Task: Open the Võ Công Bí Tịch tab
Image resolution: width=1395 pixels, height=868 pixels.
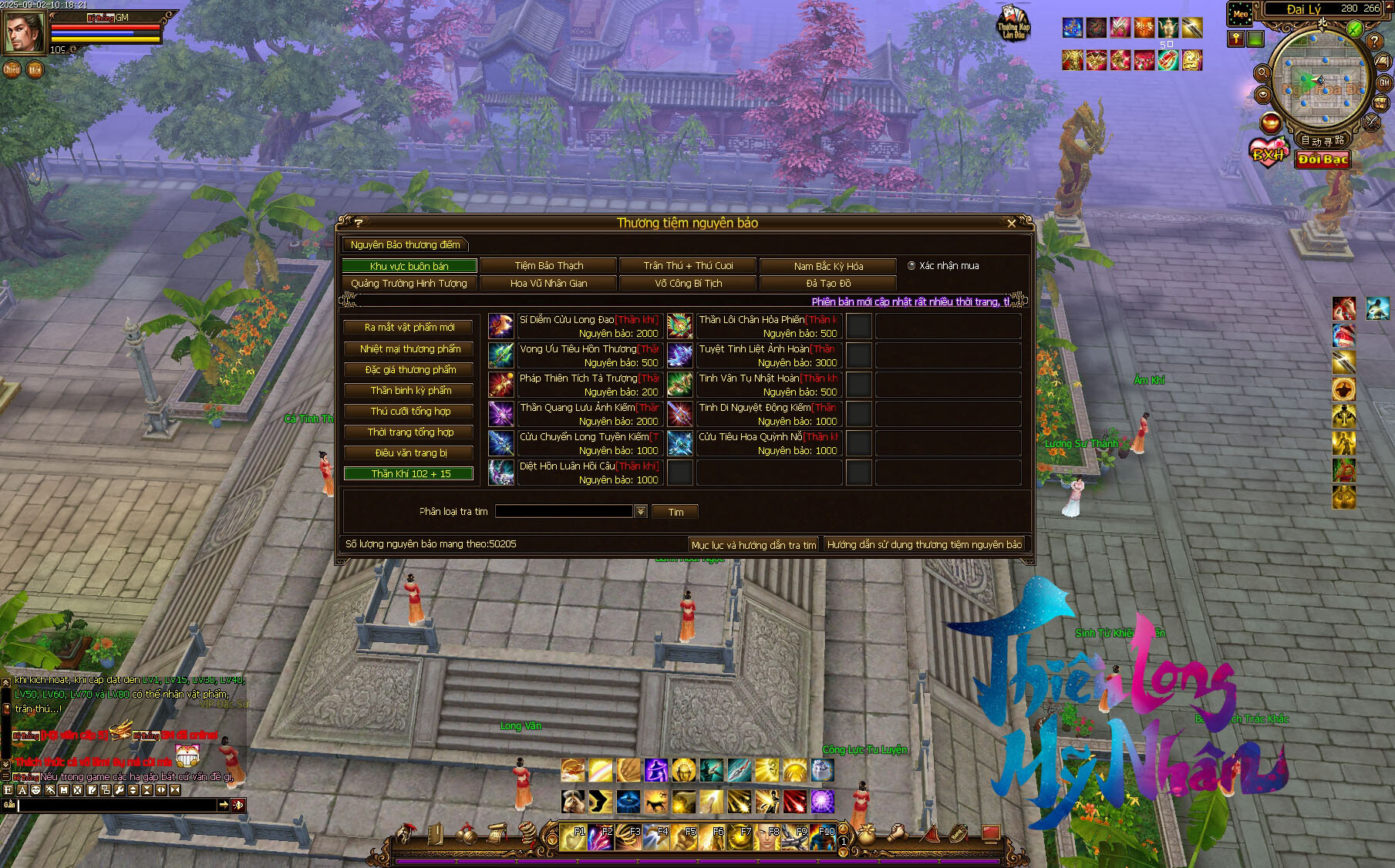Action: [688, 284]
